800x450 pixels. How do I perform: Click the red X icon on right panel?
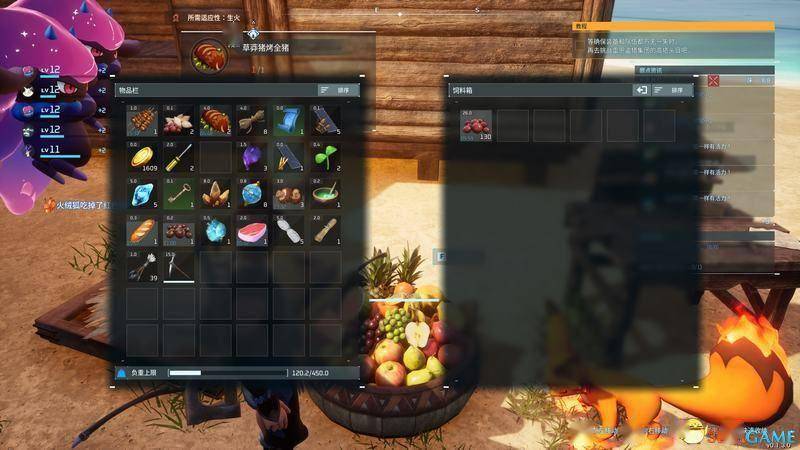(x=714, y=80)
